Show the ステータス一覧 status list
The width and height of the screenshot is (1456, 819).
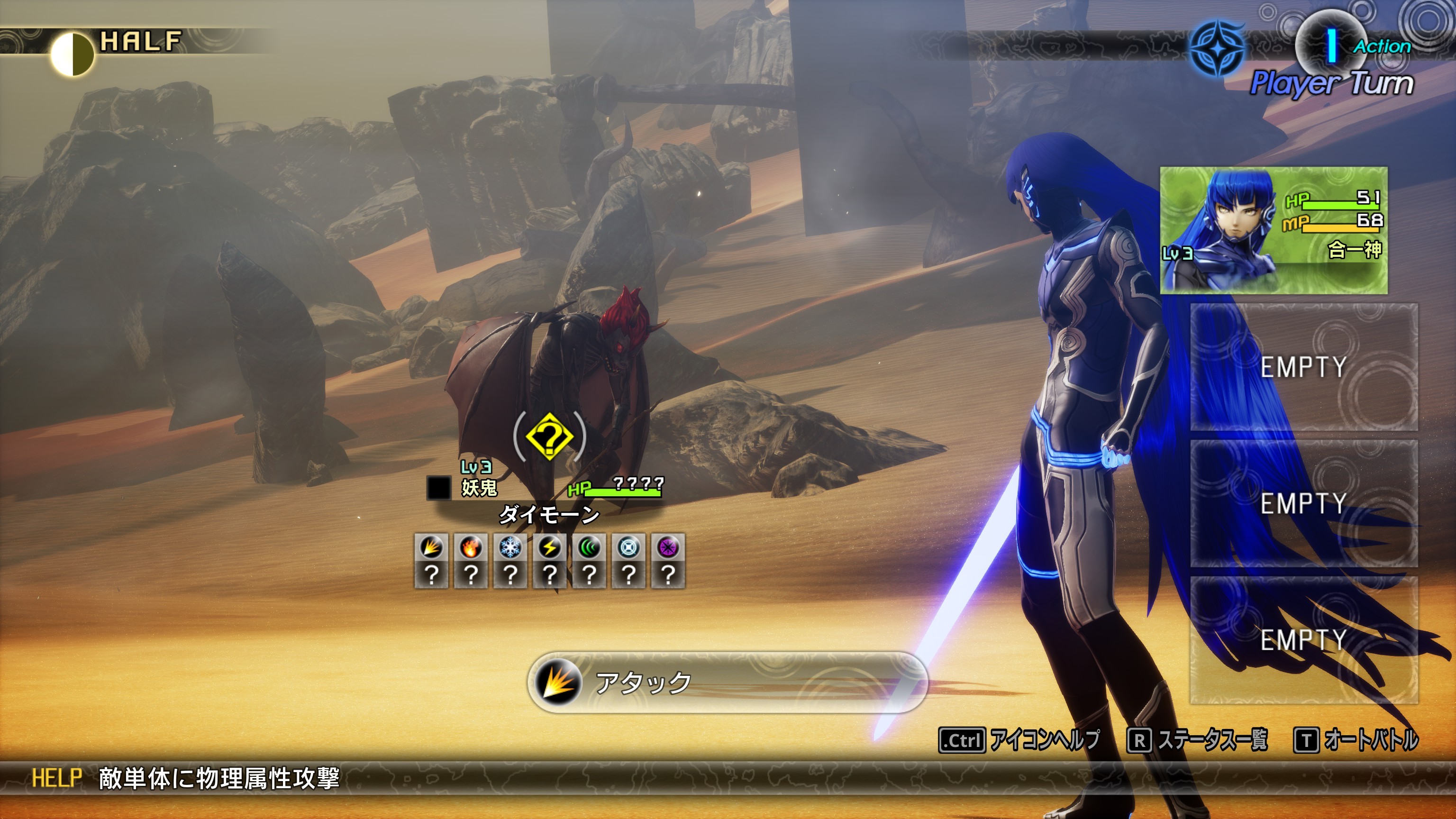[x=1197, y=740]
